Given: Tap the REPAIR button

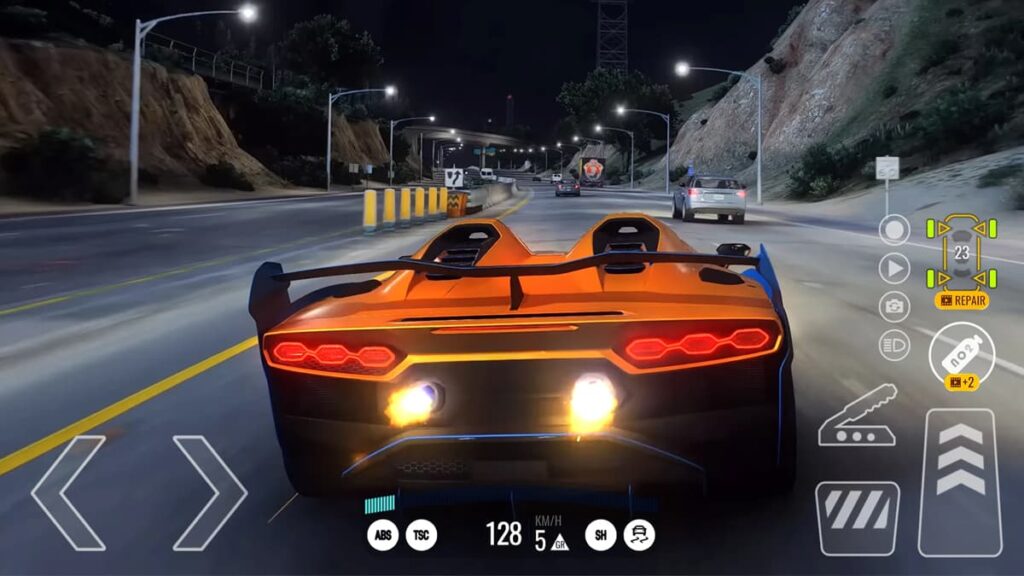Looking at the screenshot, I should pos(962,300).
